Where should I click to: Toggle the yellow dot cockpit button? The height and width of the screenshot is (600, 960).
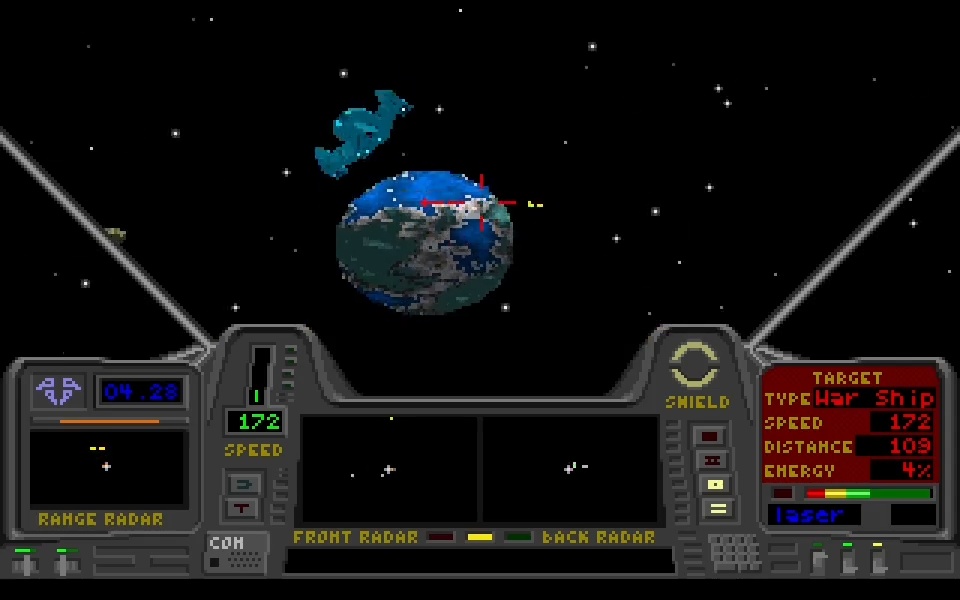(x=716, y=485)
